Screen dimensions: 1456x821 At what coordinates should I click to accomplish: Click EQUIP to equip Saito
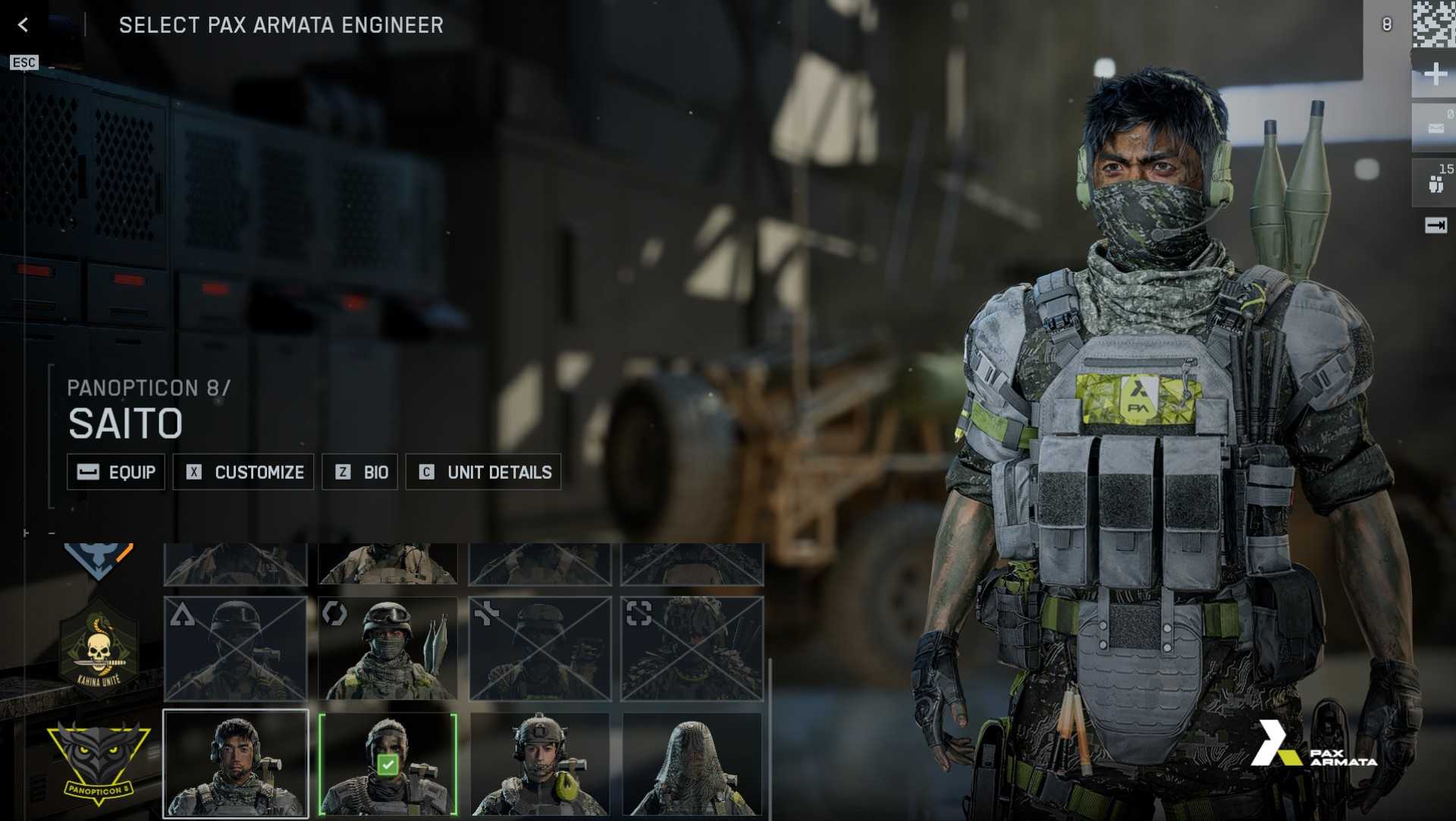pos(115,471)
